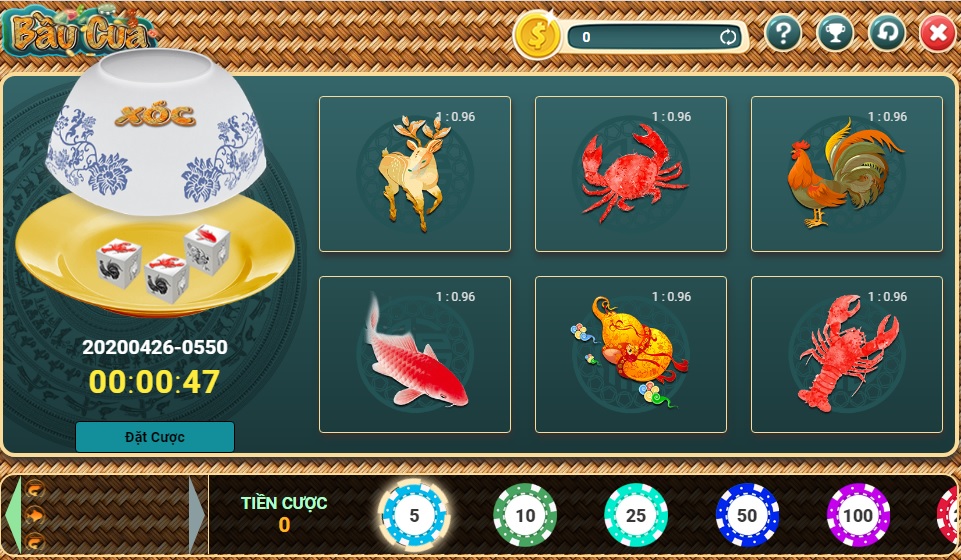Bet on the deer tile
This screenshot has height=560, width=961.
click(414, 174)
